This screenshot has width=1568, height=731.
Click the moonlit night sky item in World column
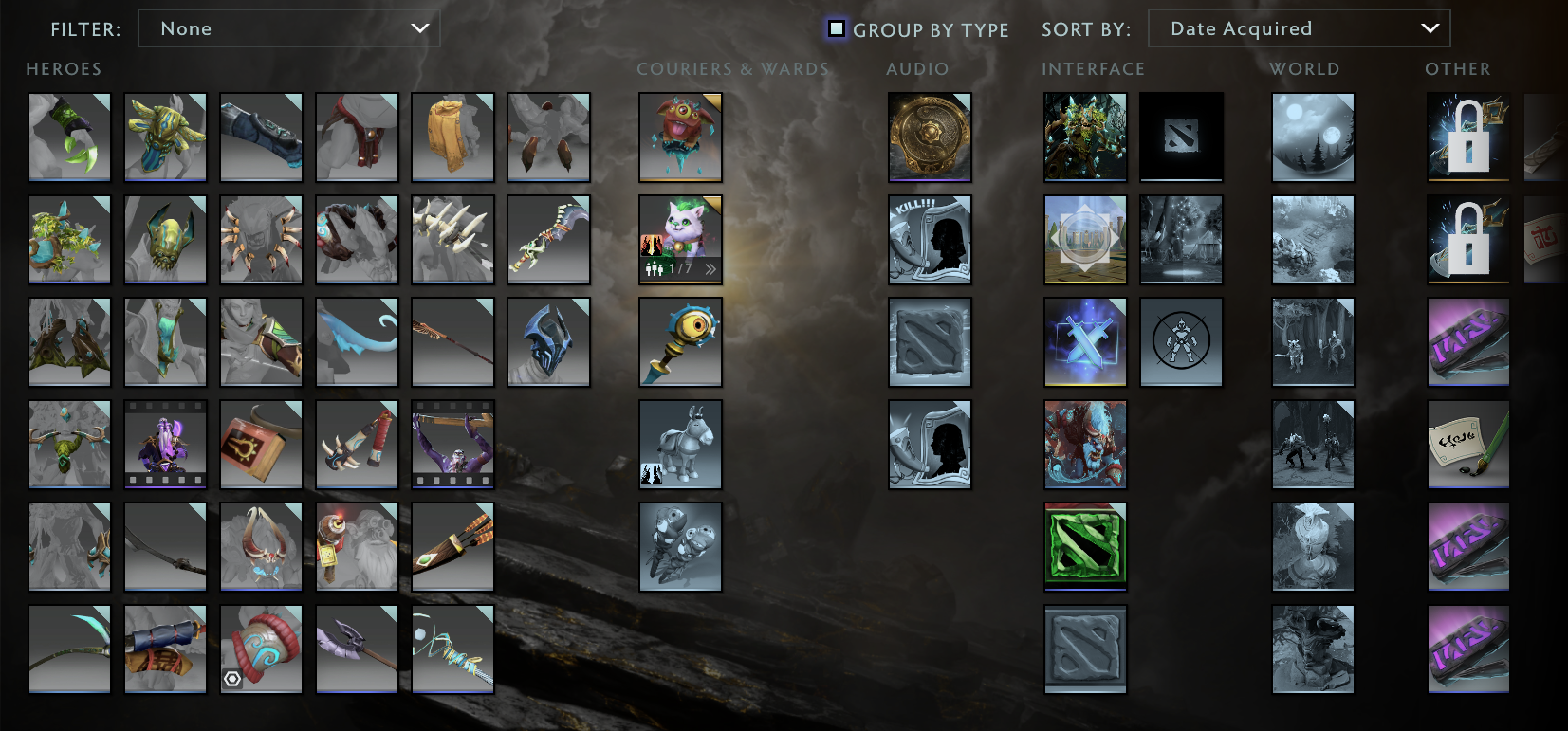[1314, 137]
